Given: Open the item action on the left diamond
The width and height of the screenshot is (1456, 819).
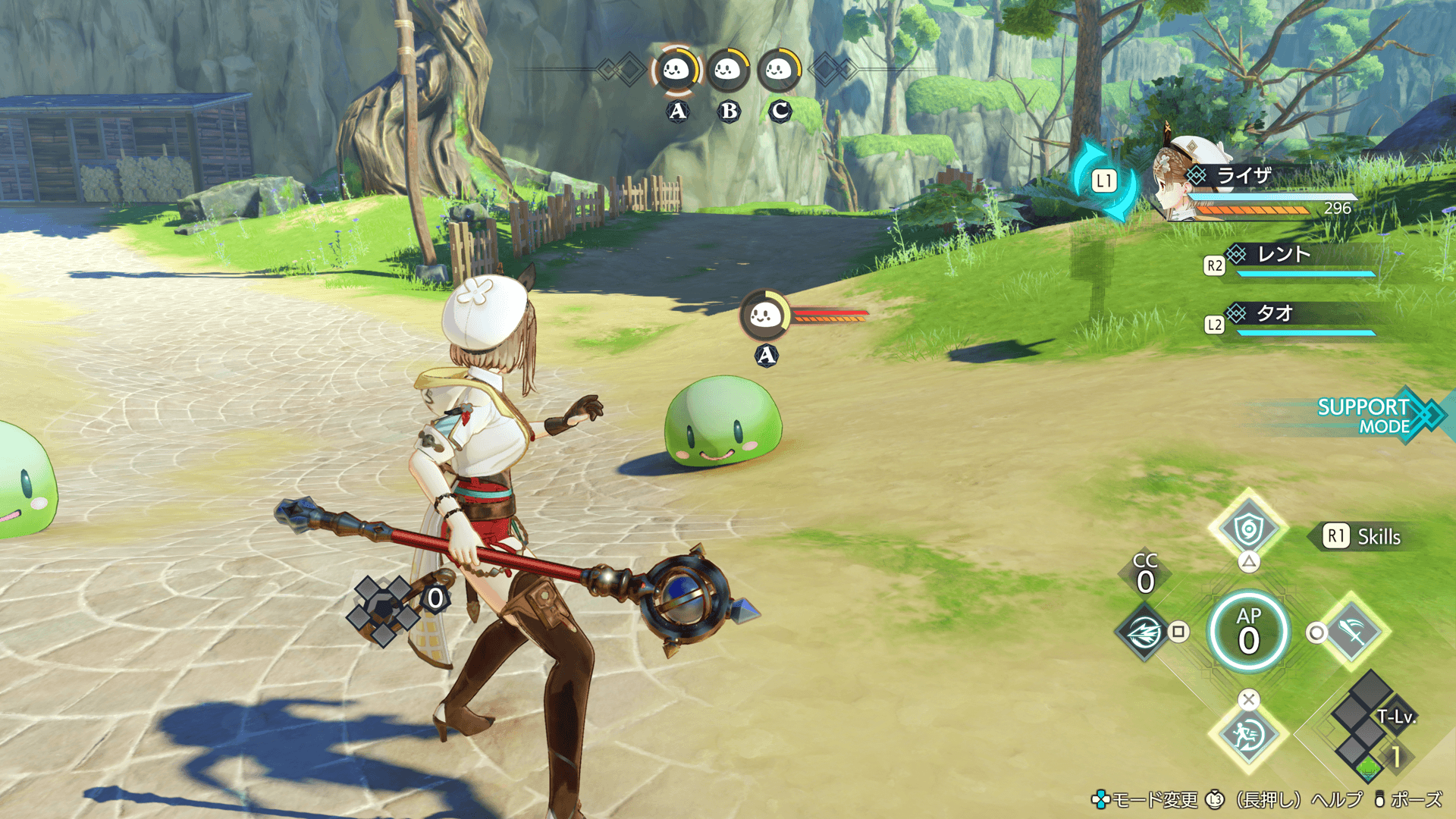Looking at the screenshot, I should coord(1144,632).
